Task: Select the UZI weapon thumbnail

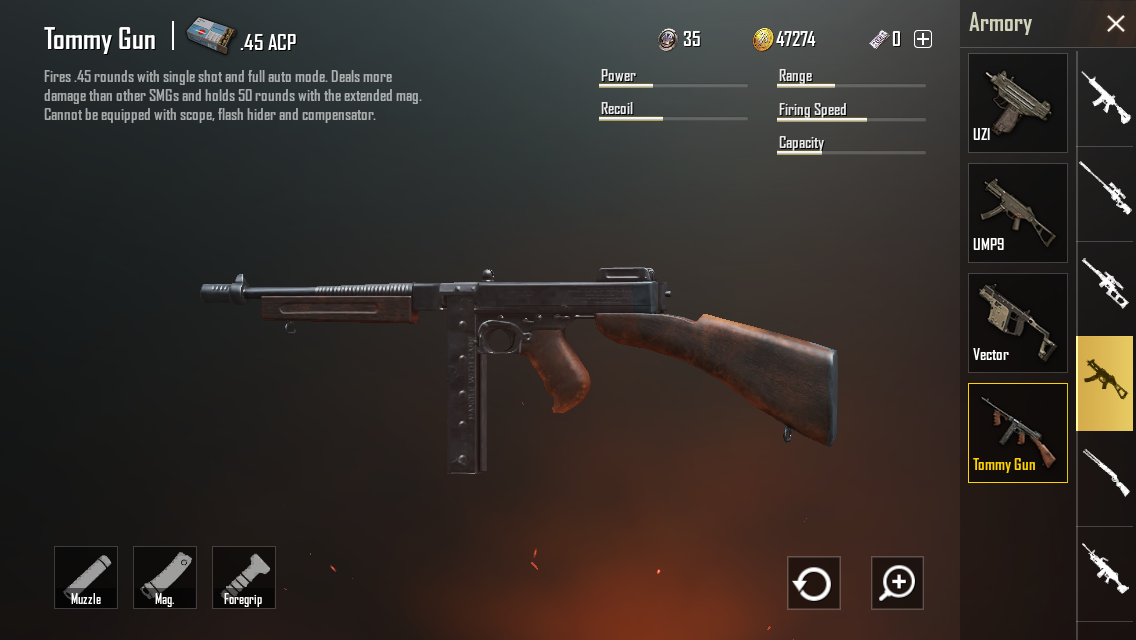Action: pyautogui.click(x=1017, y=103)
